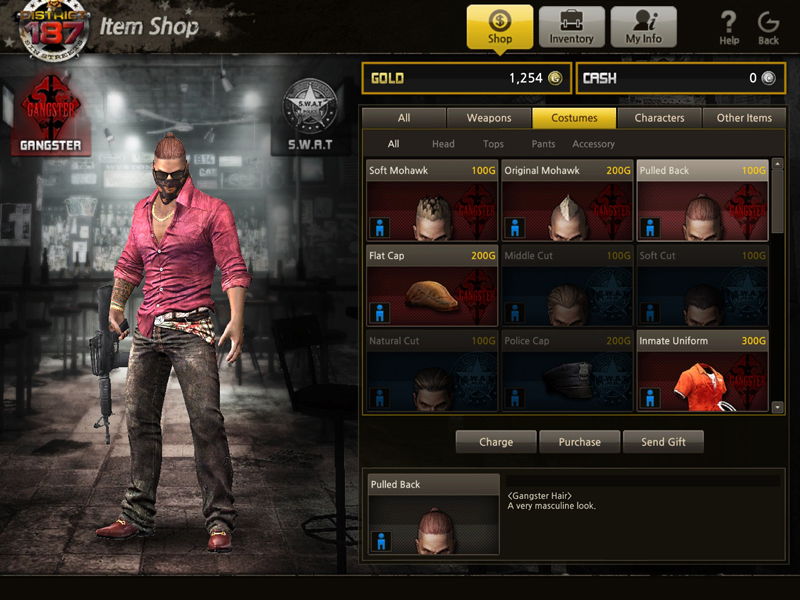Pick the Original Mohawk hairstyle

pos(567,200)
